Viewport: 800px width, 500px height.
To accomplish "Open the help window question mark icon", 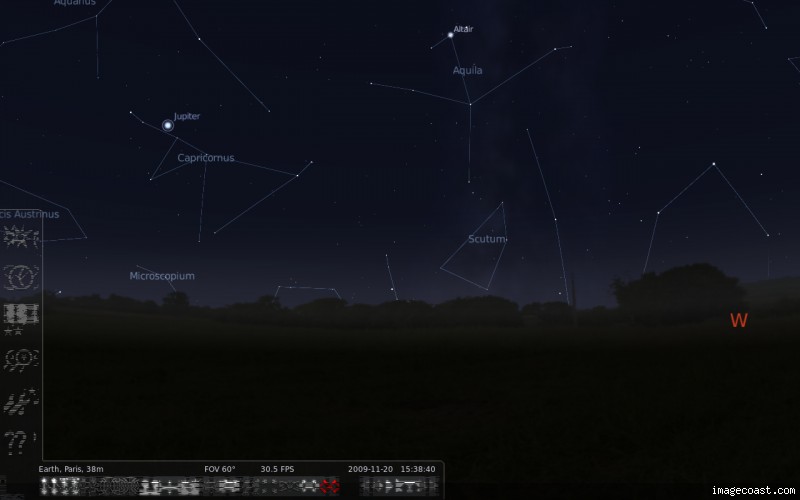I will 20,440.
